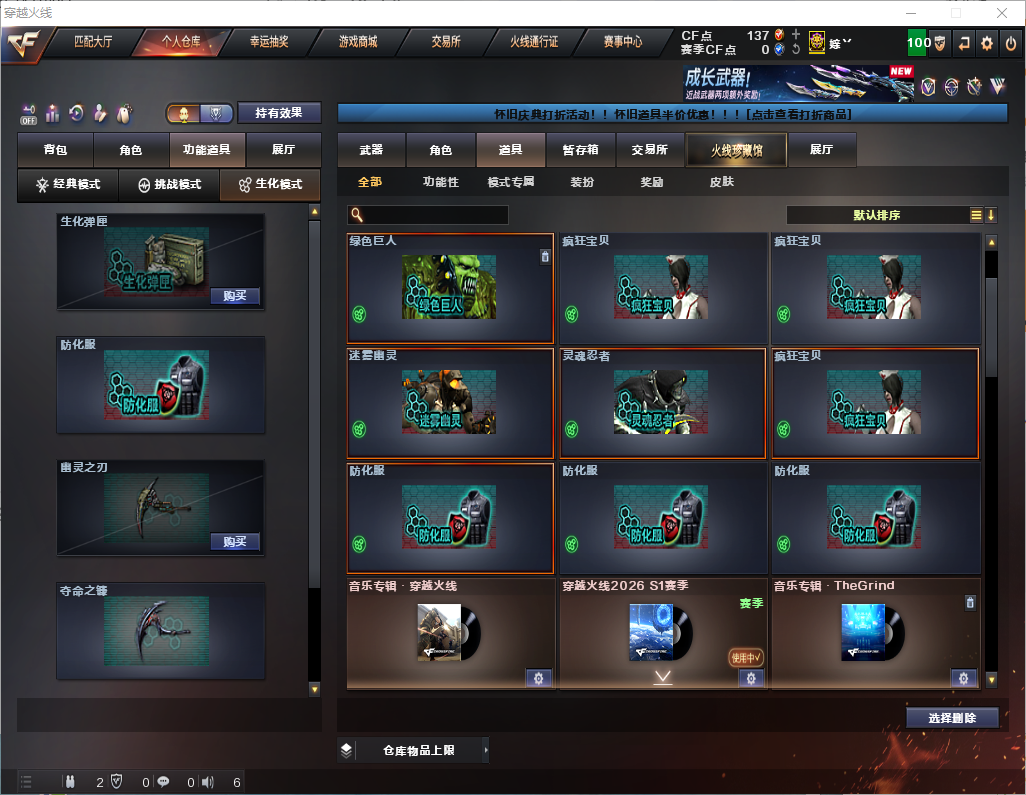Viewport: 1026px width, 795px height.
Task: Open the 赛事中心 tournament center
Action: coord(622,42)
